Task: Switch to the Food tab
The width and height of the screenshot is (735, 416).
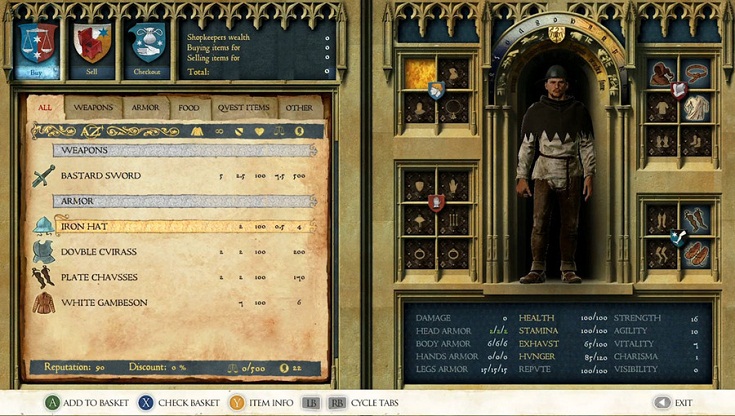Action: [x=188, y=108]
